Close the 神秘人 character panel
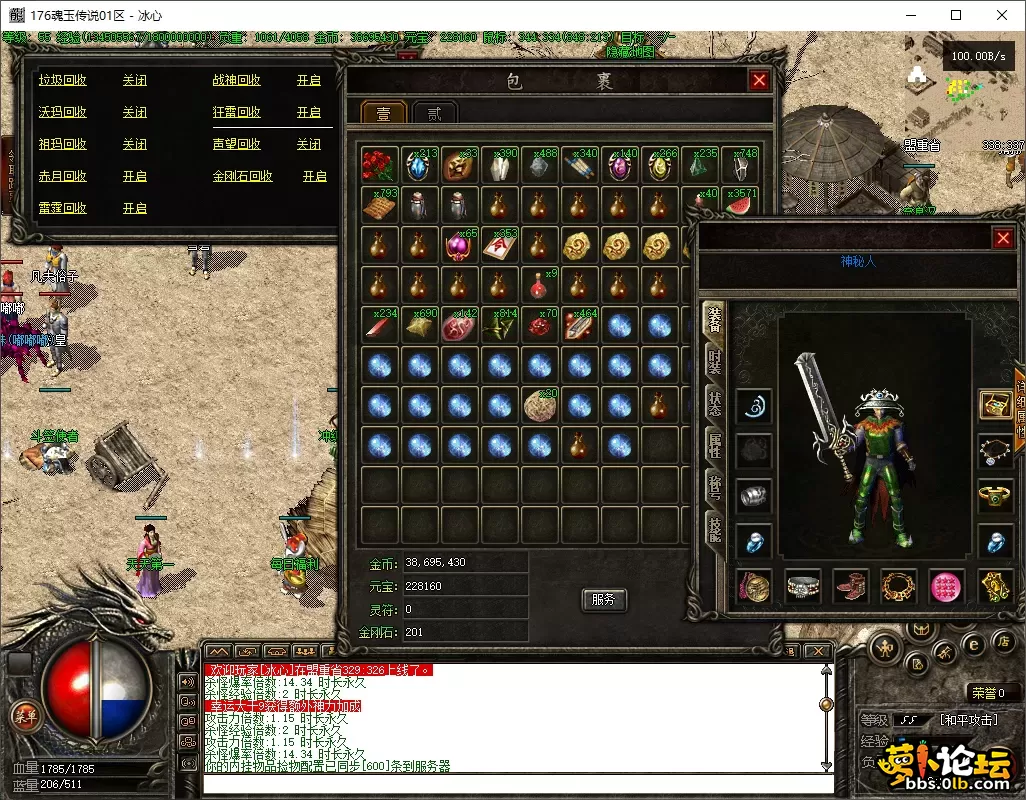 click(x=1003, y=238)
